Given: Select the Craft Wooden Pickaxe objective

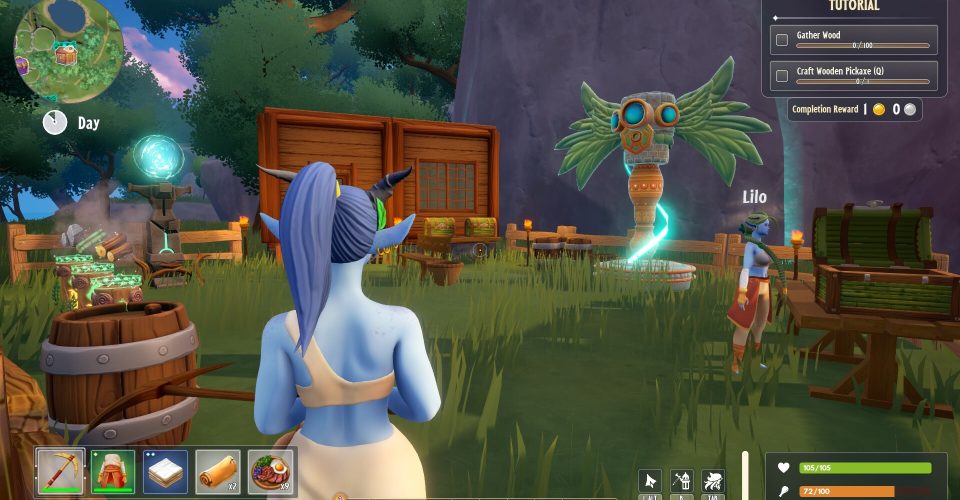Looking at the screenshot, I should click(x=862, y=75).
